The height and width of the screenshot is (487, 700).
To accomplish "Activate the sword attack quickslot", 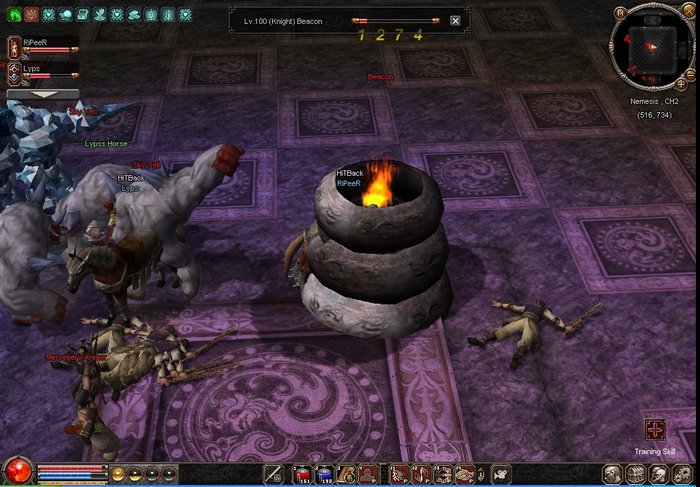I will coord(272,474).
